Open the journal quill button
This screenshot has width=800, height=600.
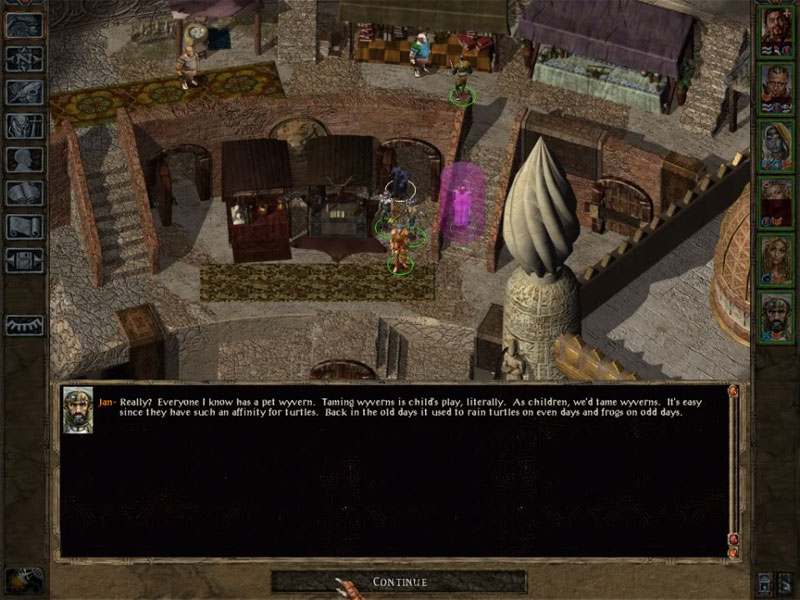pos(24,91)
